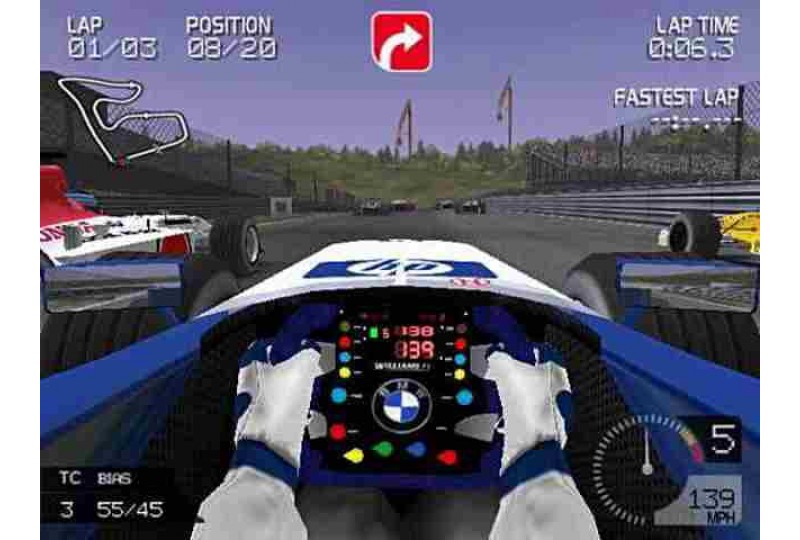Click the tachometer gauge dial
This screenshot has width=800, height=540.
[647, 462]
